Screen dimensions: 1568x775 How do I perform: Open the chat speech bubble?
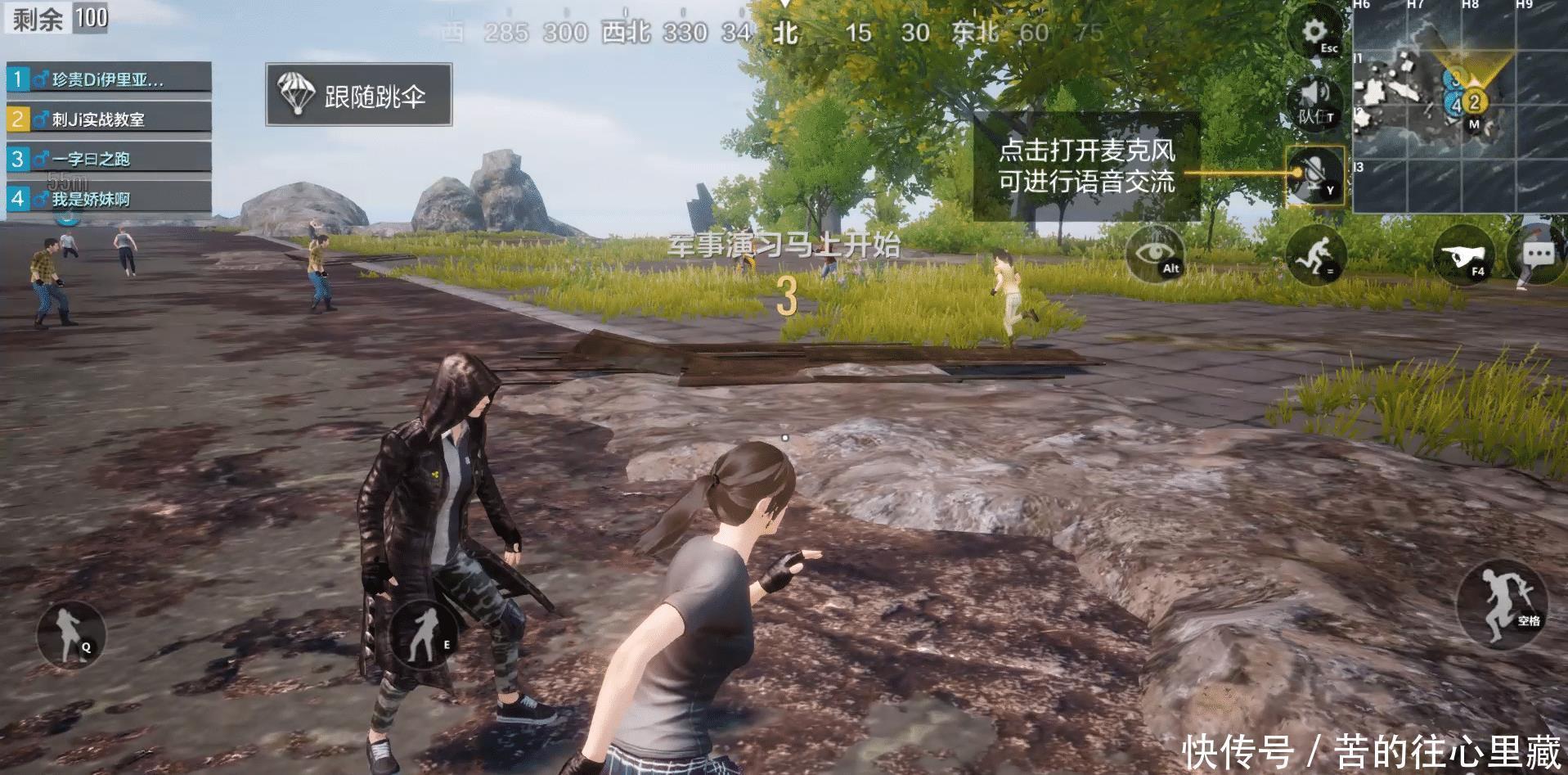click(x=1538, y=255)
